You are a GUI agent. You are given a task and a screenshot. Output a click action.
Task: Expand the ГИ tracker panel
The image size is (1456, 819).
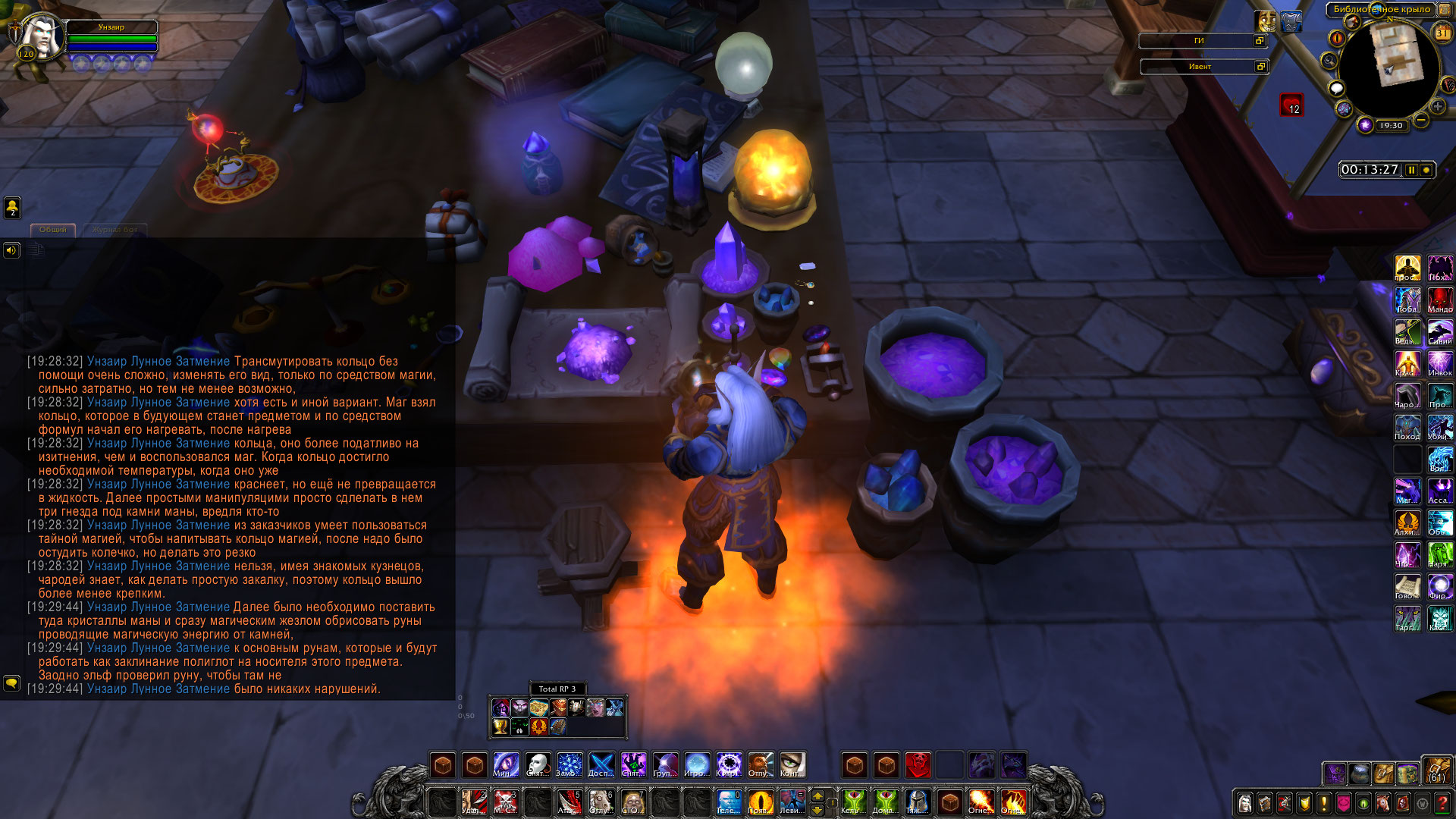pyautogui.click(x=1260, y=41)
